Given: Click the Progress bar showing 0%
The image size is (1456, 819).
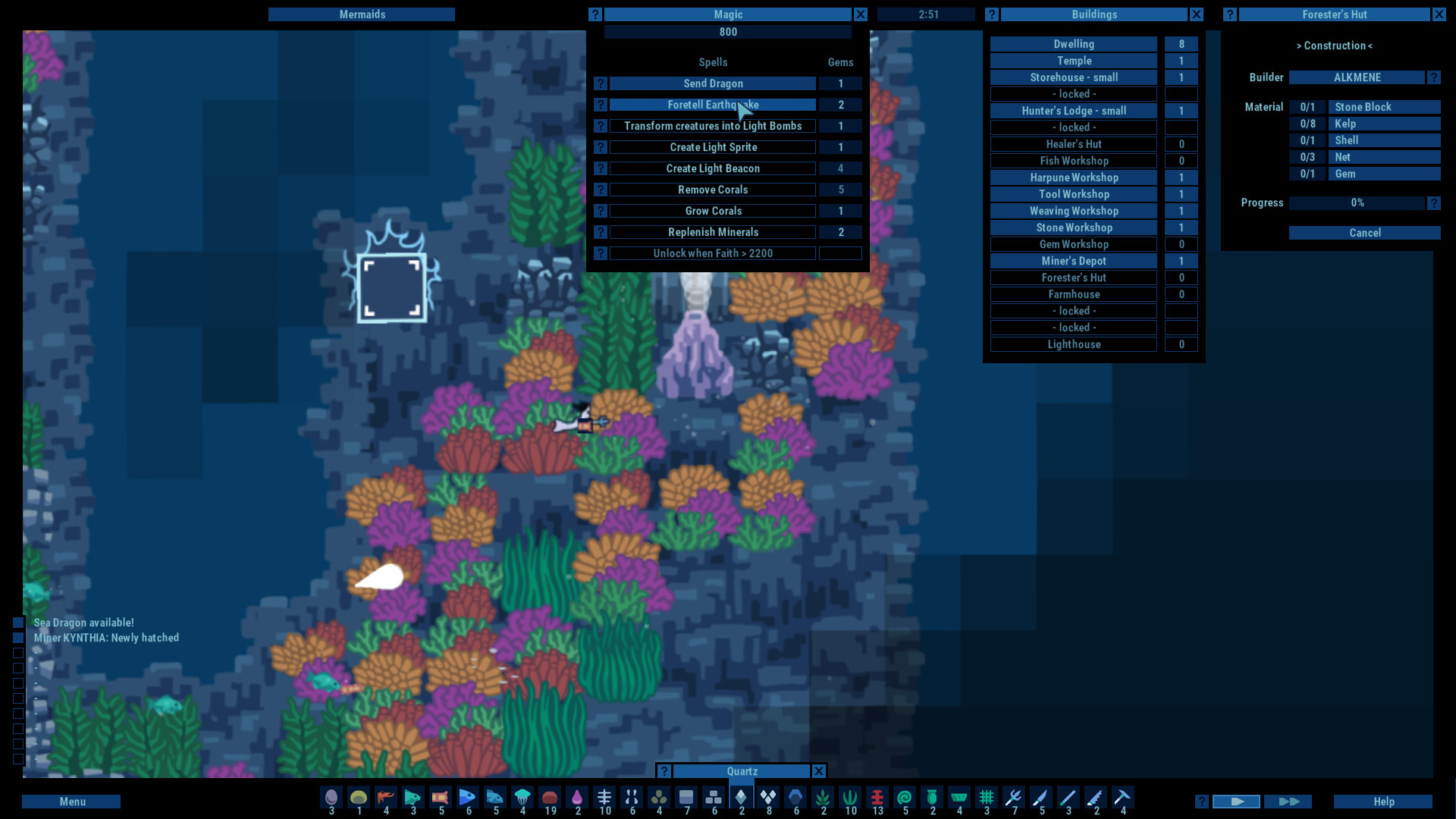Looking at the screenshot, I should pos(1357,202).
